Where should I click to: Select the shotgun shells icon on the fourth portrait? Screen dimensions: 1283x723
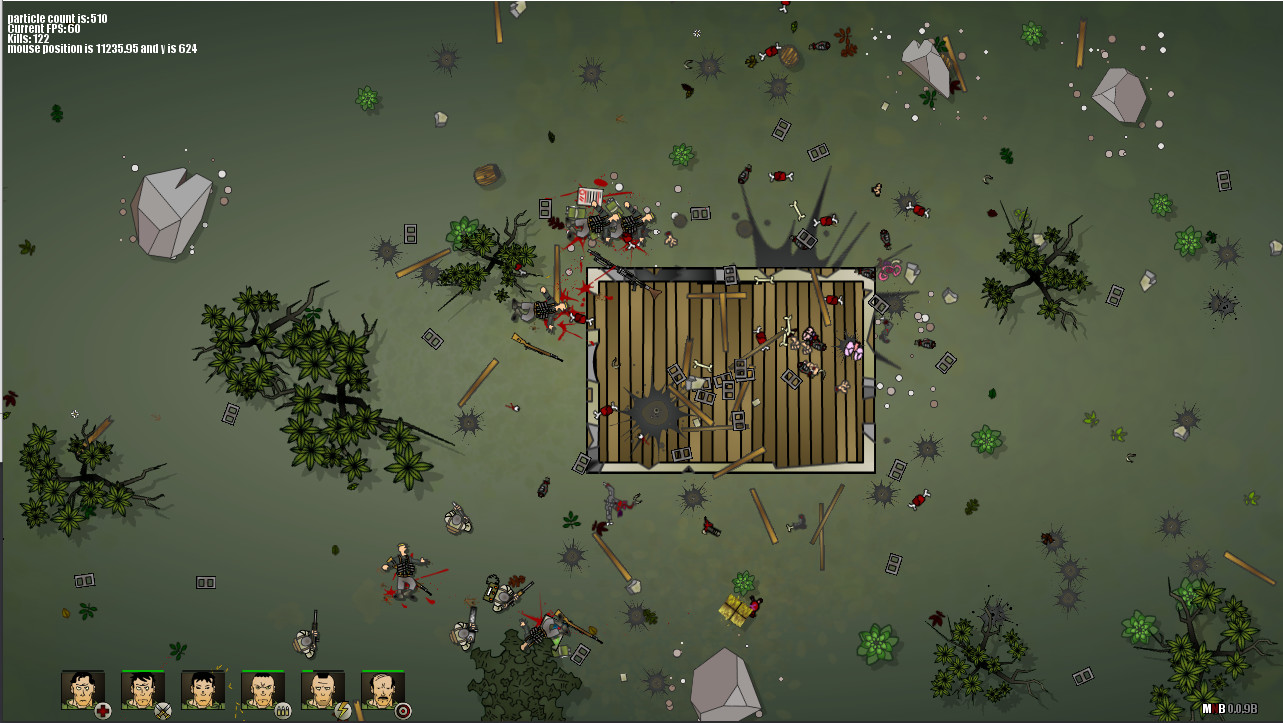[283, 711]
